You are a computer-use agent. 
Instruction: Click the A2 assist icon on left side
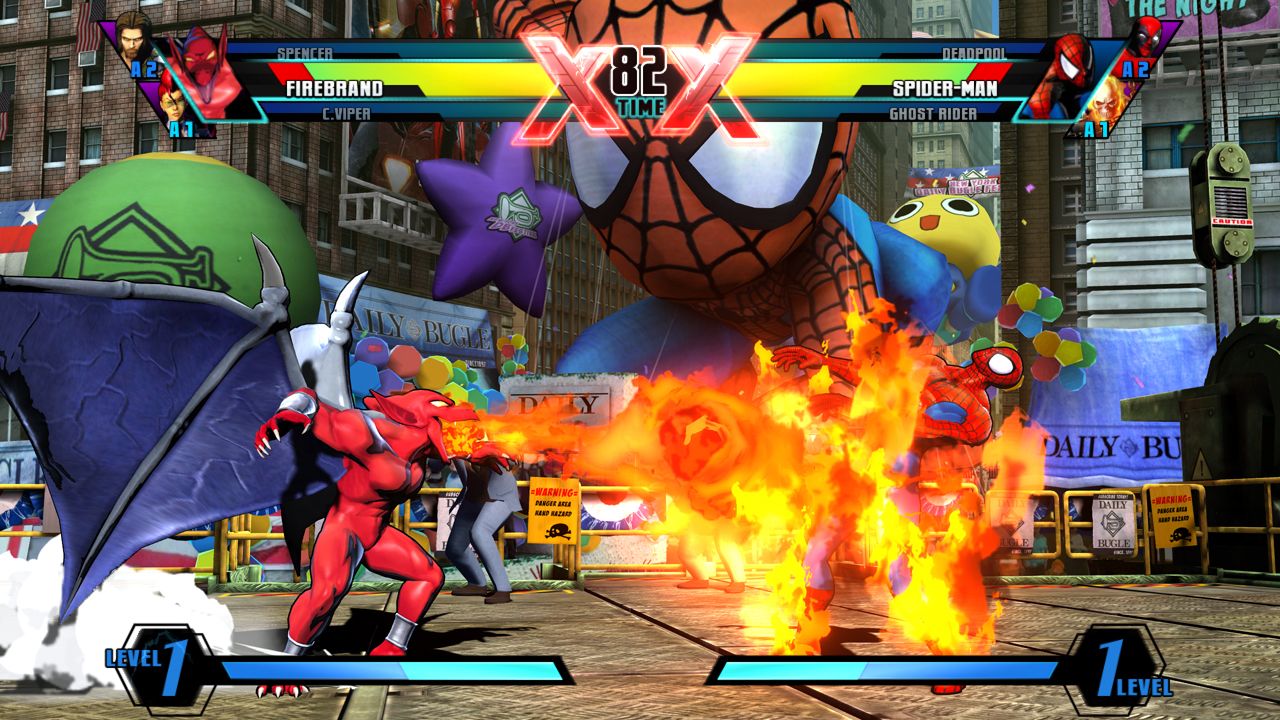143,69
